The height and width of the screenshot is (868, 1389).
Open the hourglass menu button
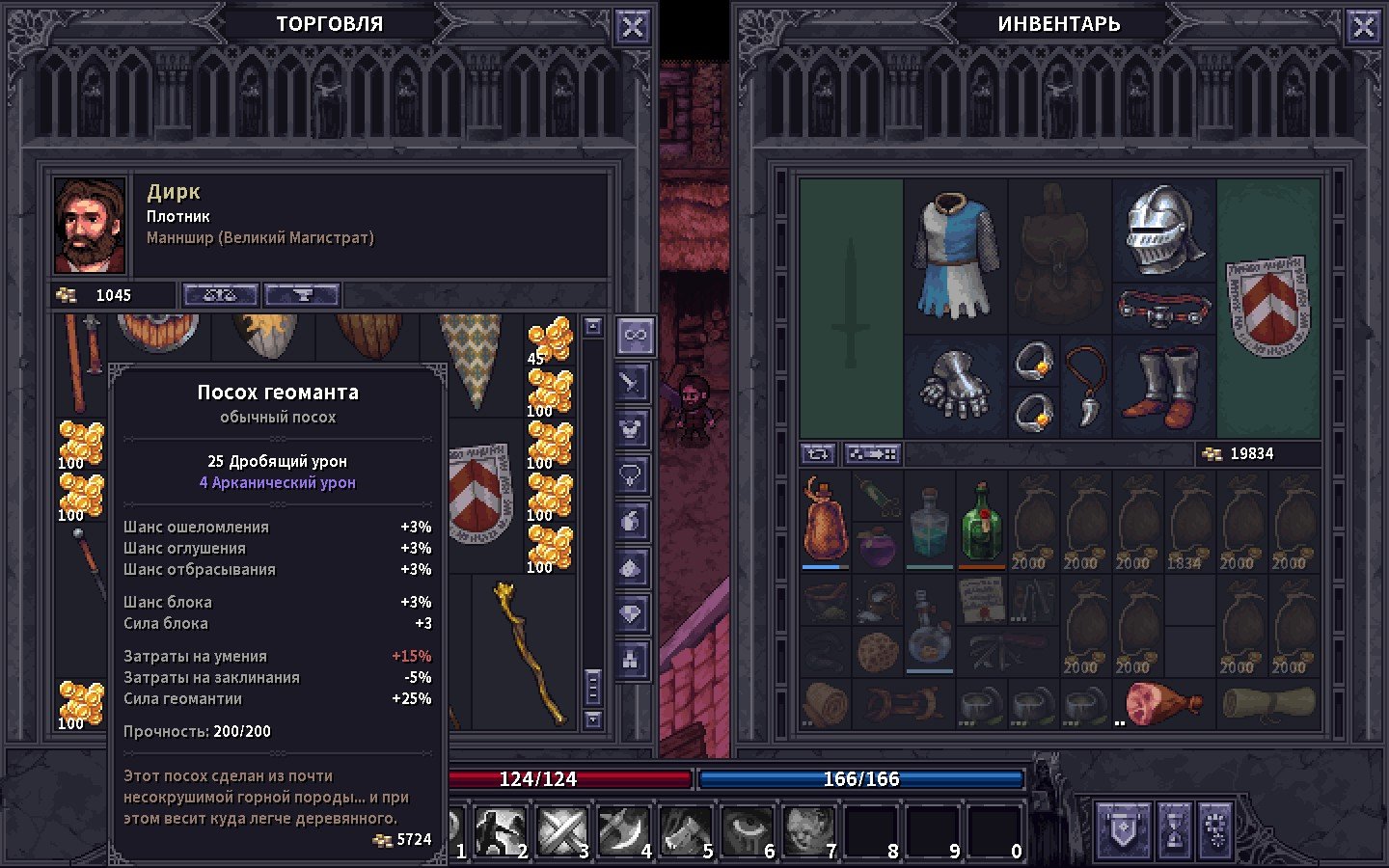(x=1174, y=829)
